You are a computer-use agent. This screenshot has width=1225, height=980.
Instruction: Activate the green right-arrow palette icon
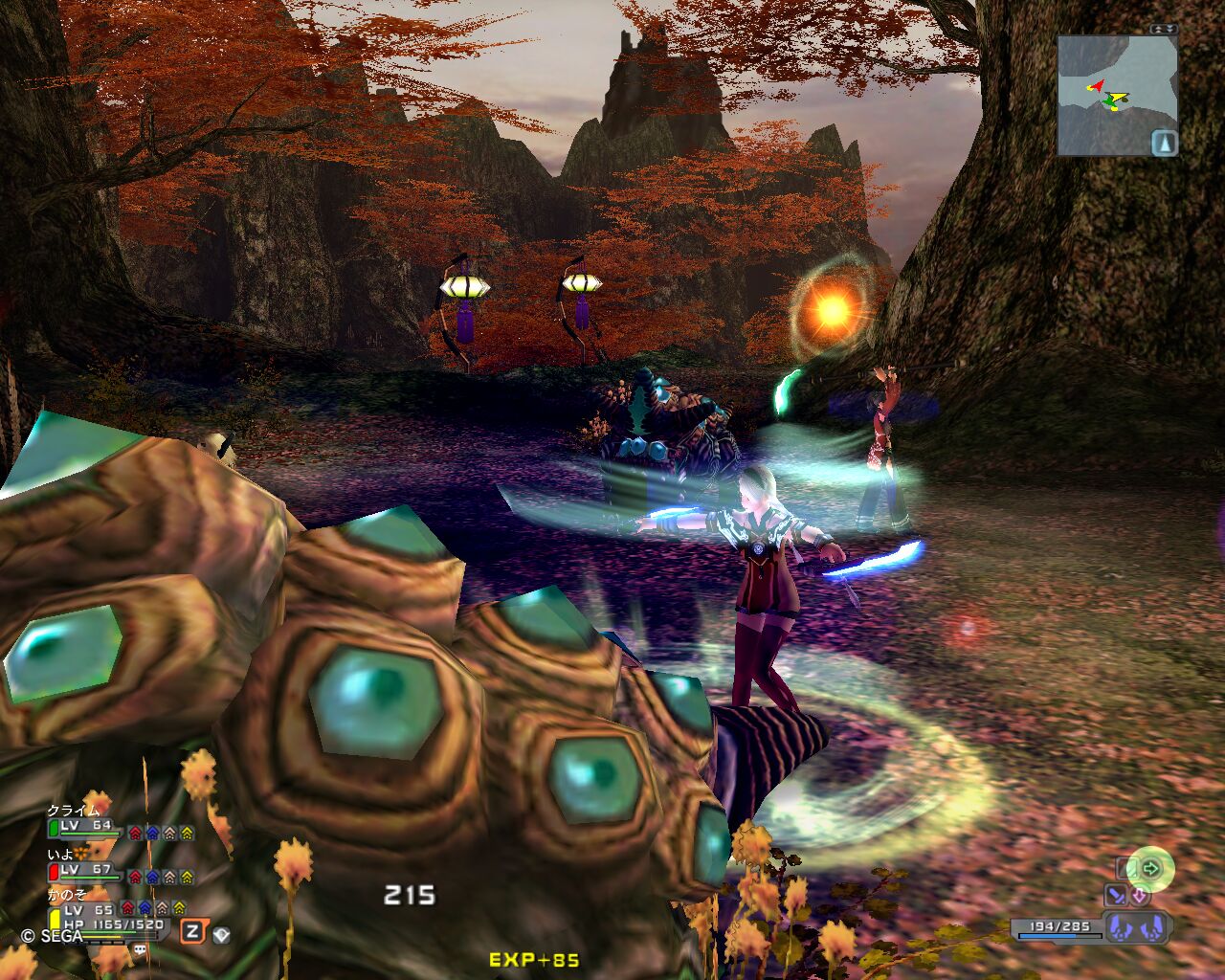[x=1150, y=869]
